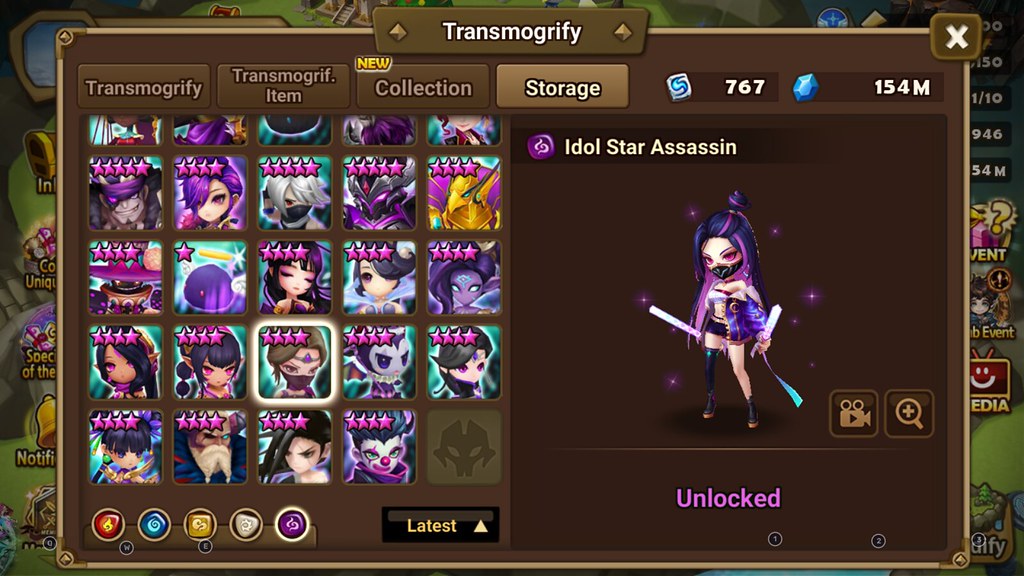Choose the white-haired masked ninja portrait
The width and height of the screenshot is (1024, 576).
click(294, 193)
